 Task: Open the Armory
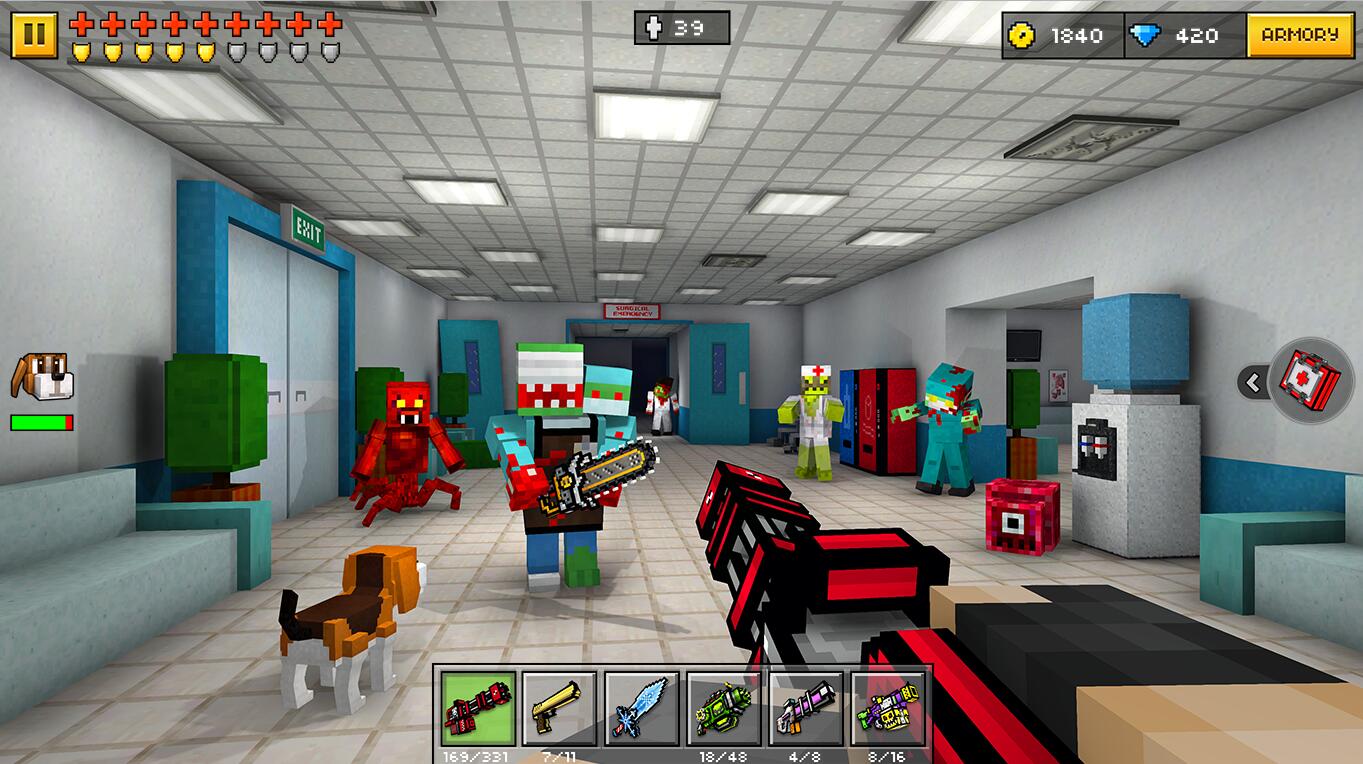point(1302,36)
